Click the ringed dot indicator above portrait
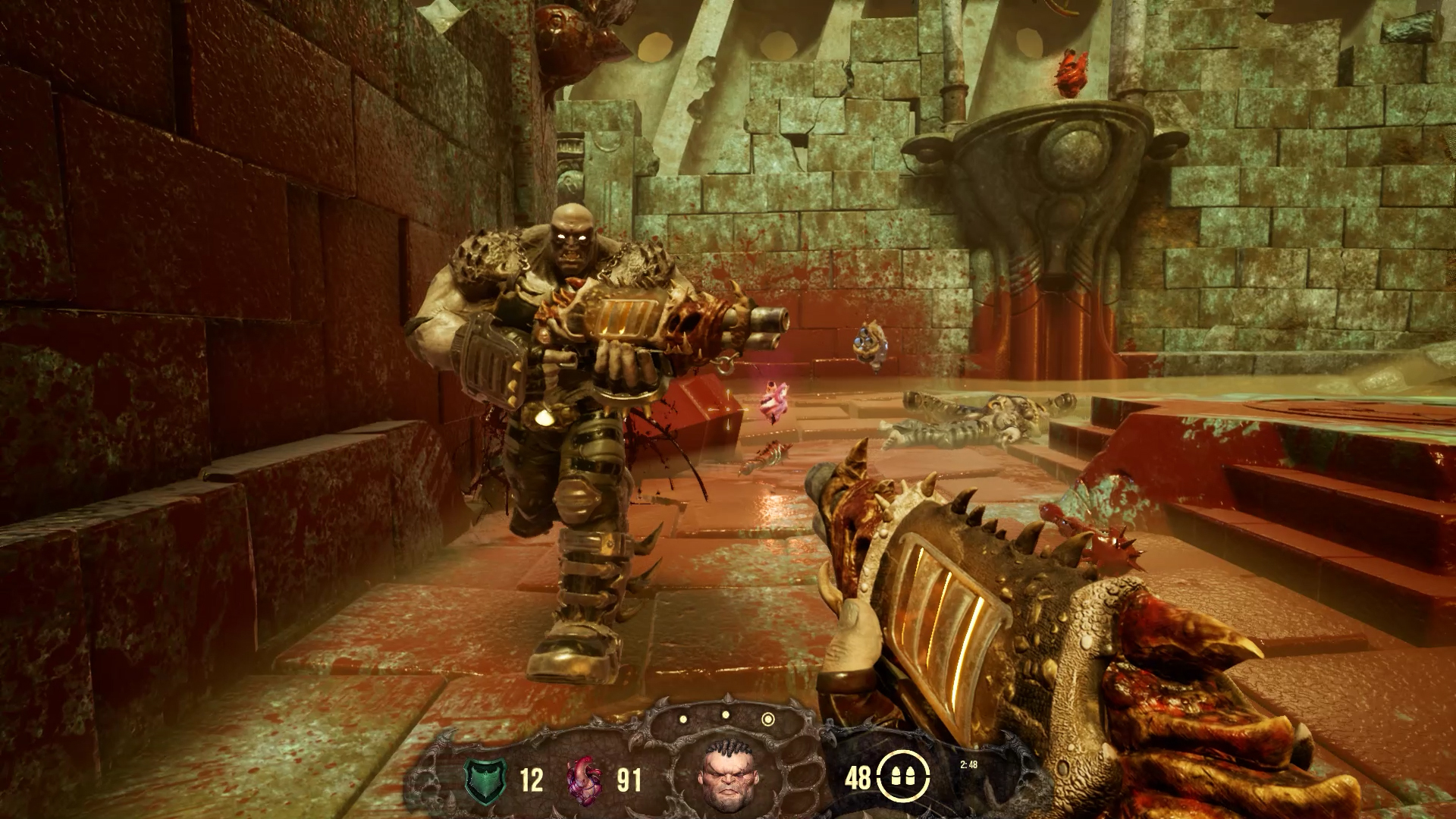This screenshot has height=819, width=1456. (768, 719)
